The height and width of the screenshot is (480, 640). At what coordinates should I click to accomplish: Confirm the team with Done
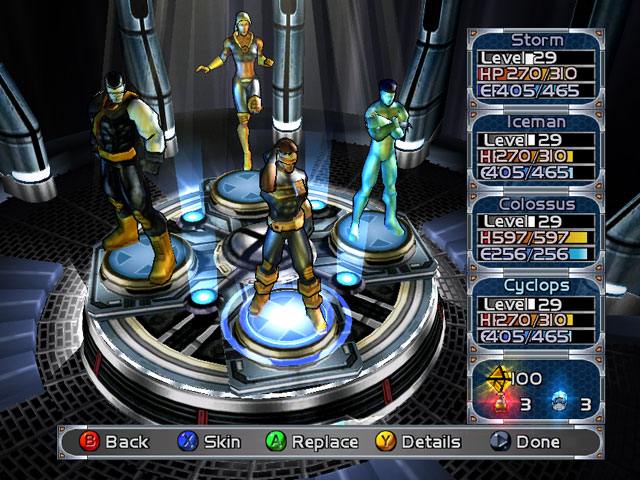coord(524,441)
